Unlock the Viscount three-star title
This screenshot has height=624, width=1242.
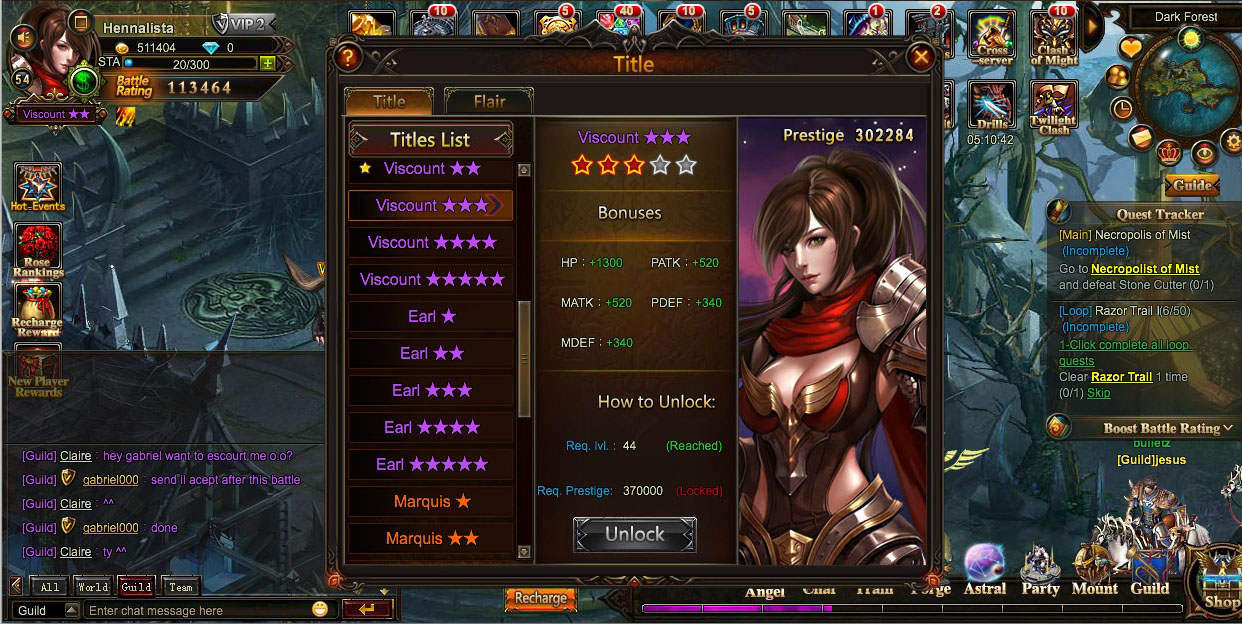pyautogui.click(x=634, y=534)
